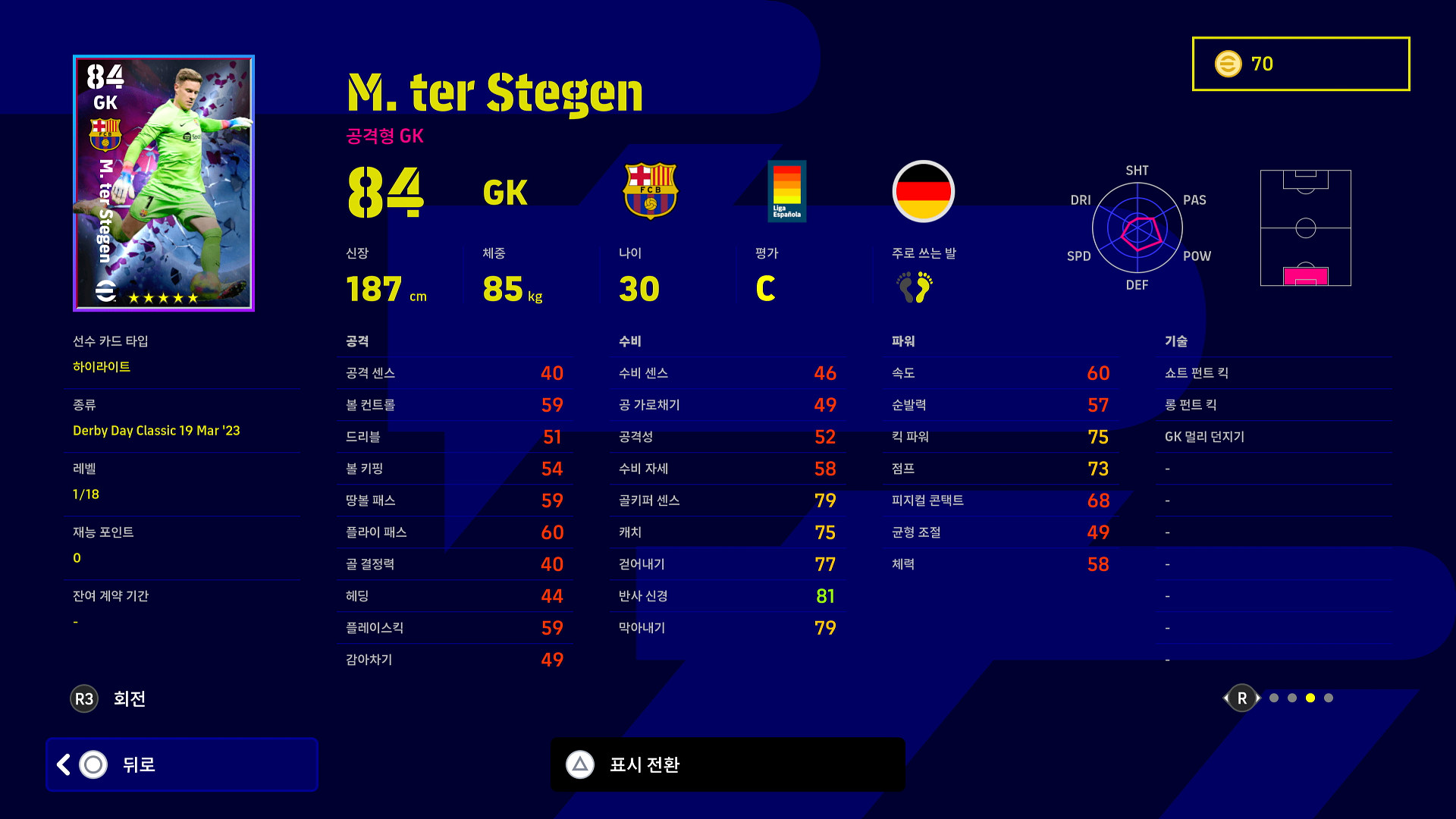Go back with the 뒤로 button
Viewport: 1456px width, 819px height.
[x=182, y=764]
